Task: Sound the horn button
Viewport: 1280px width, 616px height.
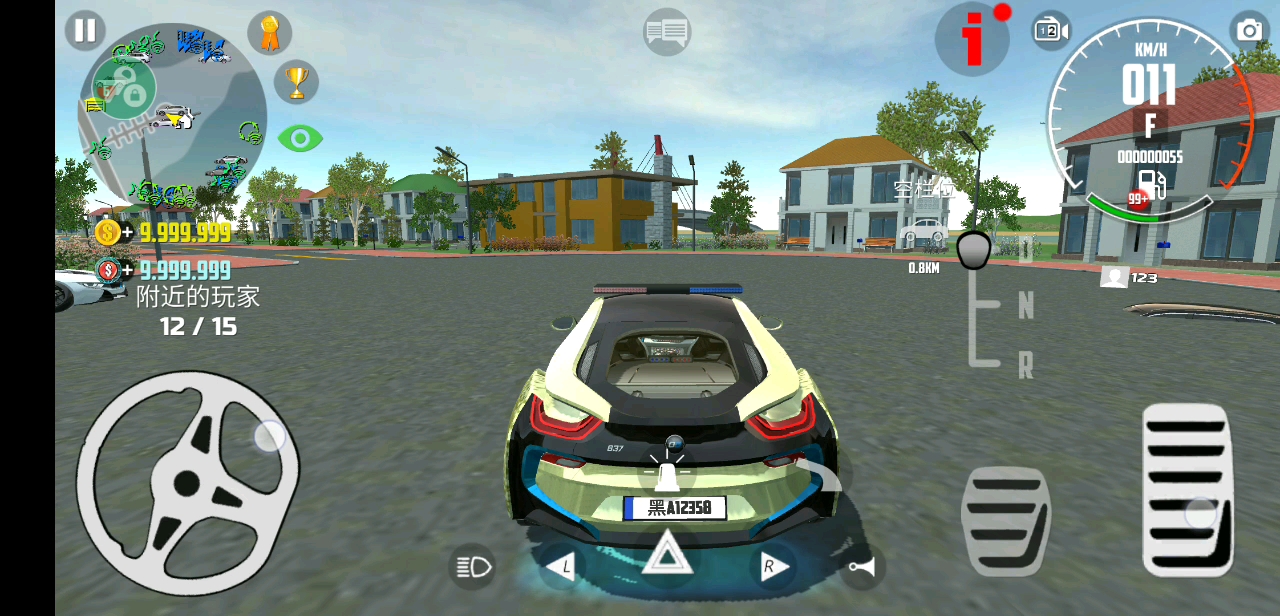Action: (860, 568)
